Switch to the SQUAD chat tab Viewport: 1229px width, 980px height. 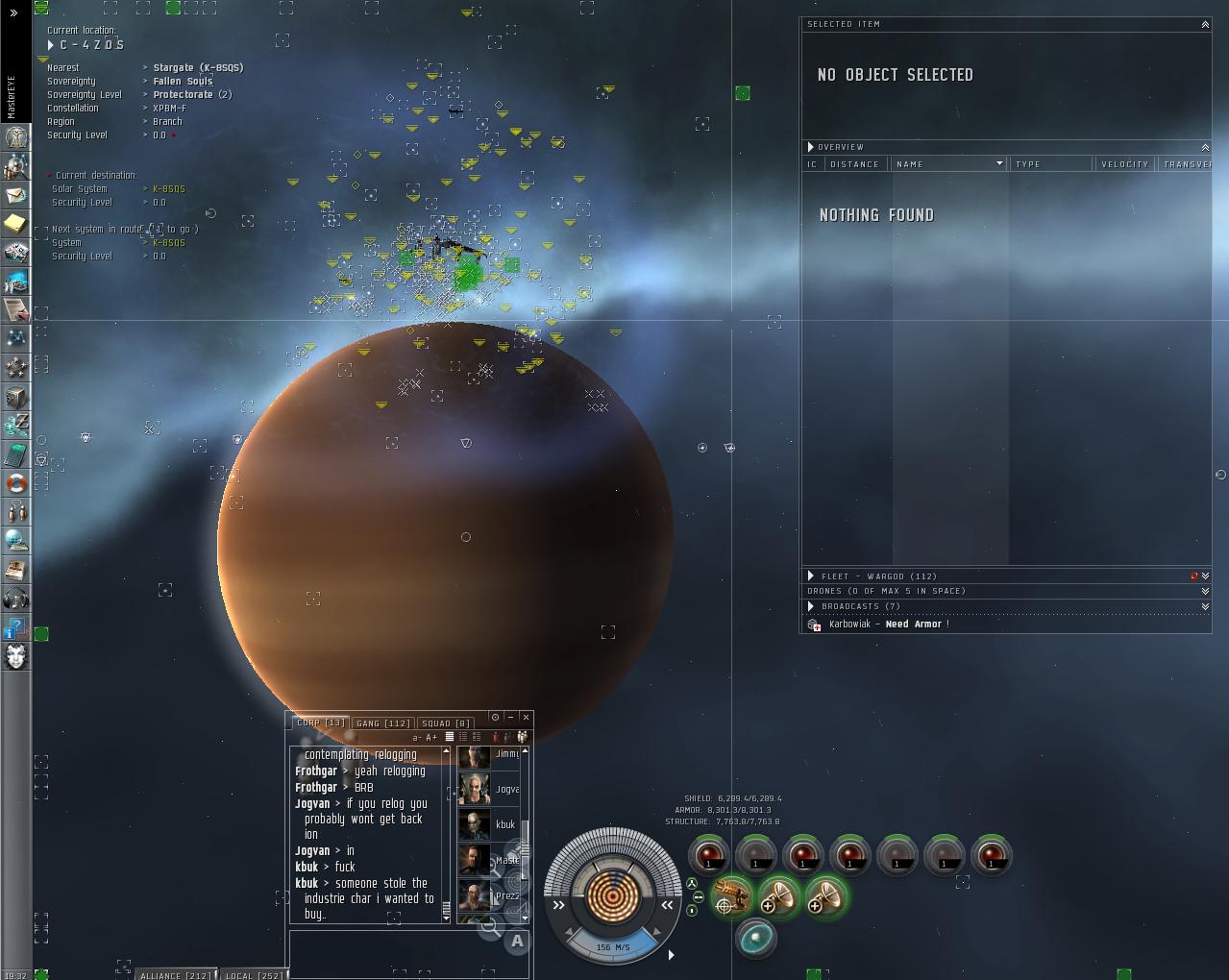tap(446, 723)
